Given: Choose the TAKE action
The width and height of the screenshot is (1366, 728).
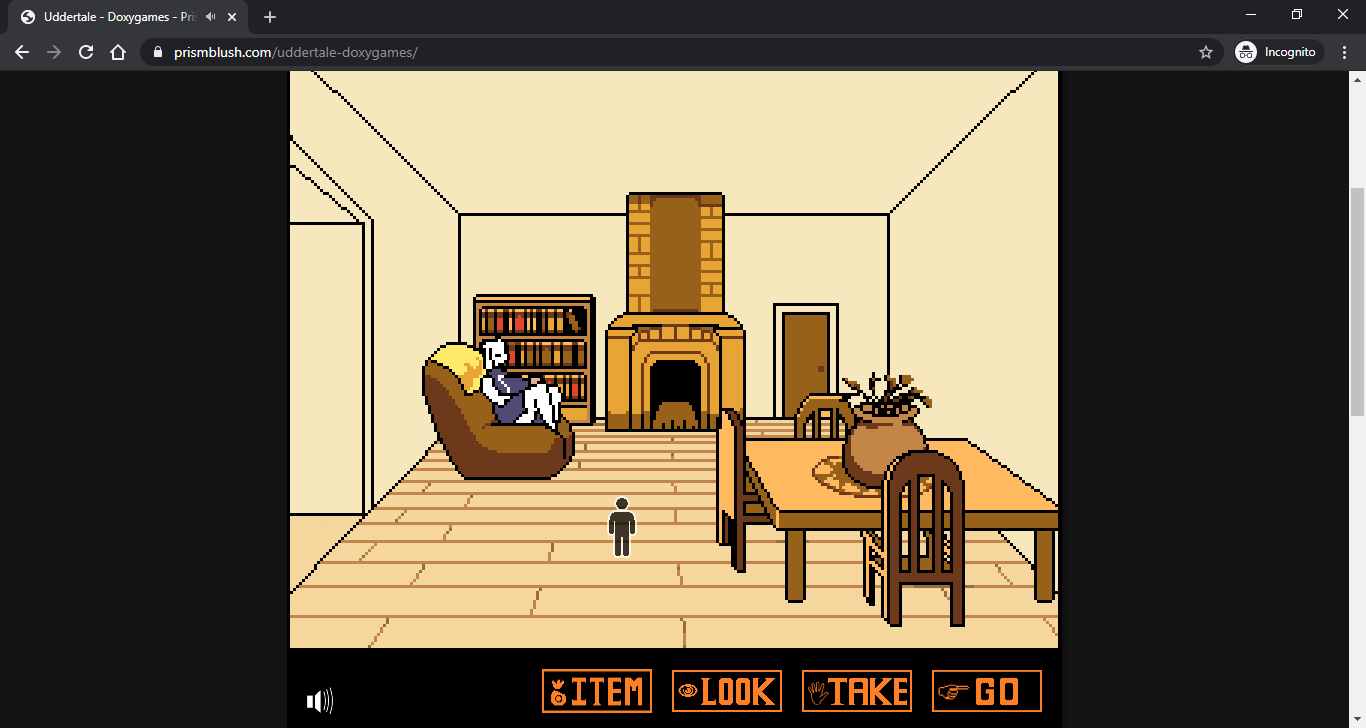Looking at the screenshot, I should coord(857,691).
